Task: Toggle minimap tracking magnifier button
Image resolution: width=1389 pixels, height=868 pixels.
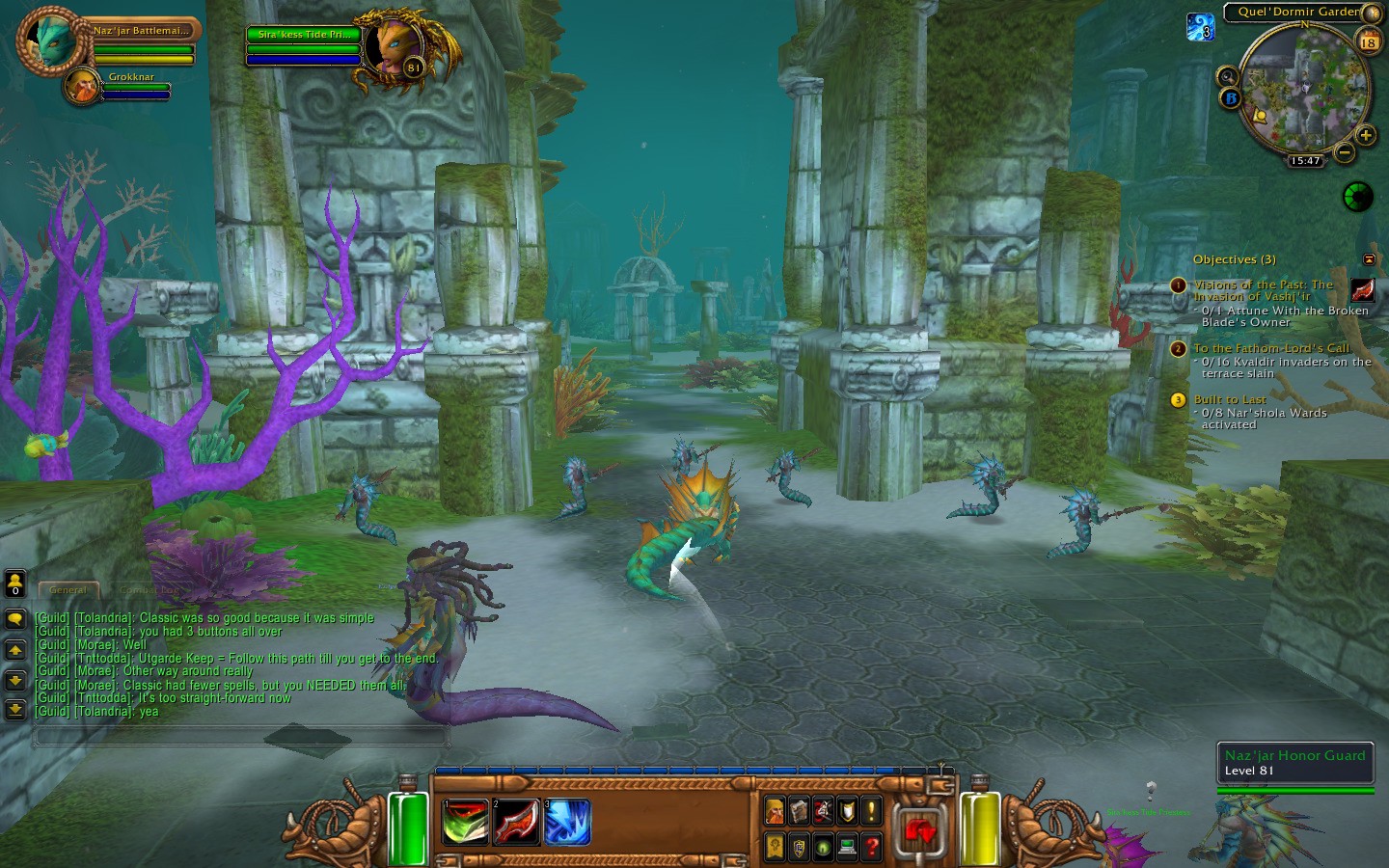Action: point(1227,76)
